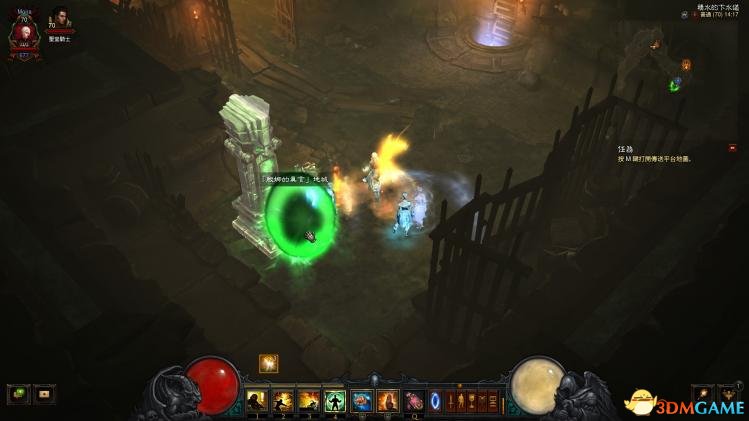The width and height of the screenshot is (749, 421).
Task: Activate the skill in hotbar slot 1
Action: tap(257, 401)
